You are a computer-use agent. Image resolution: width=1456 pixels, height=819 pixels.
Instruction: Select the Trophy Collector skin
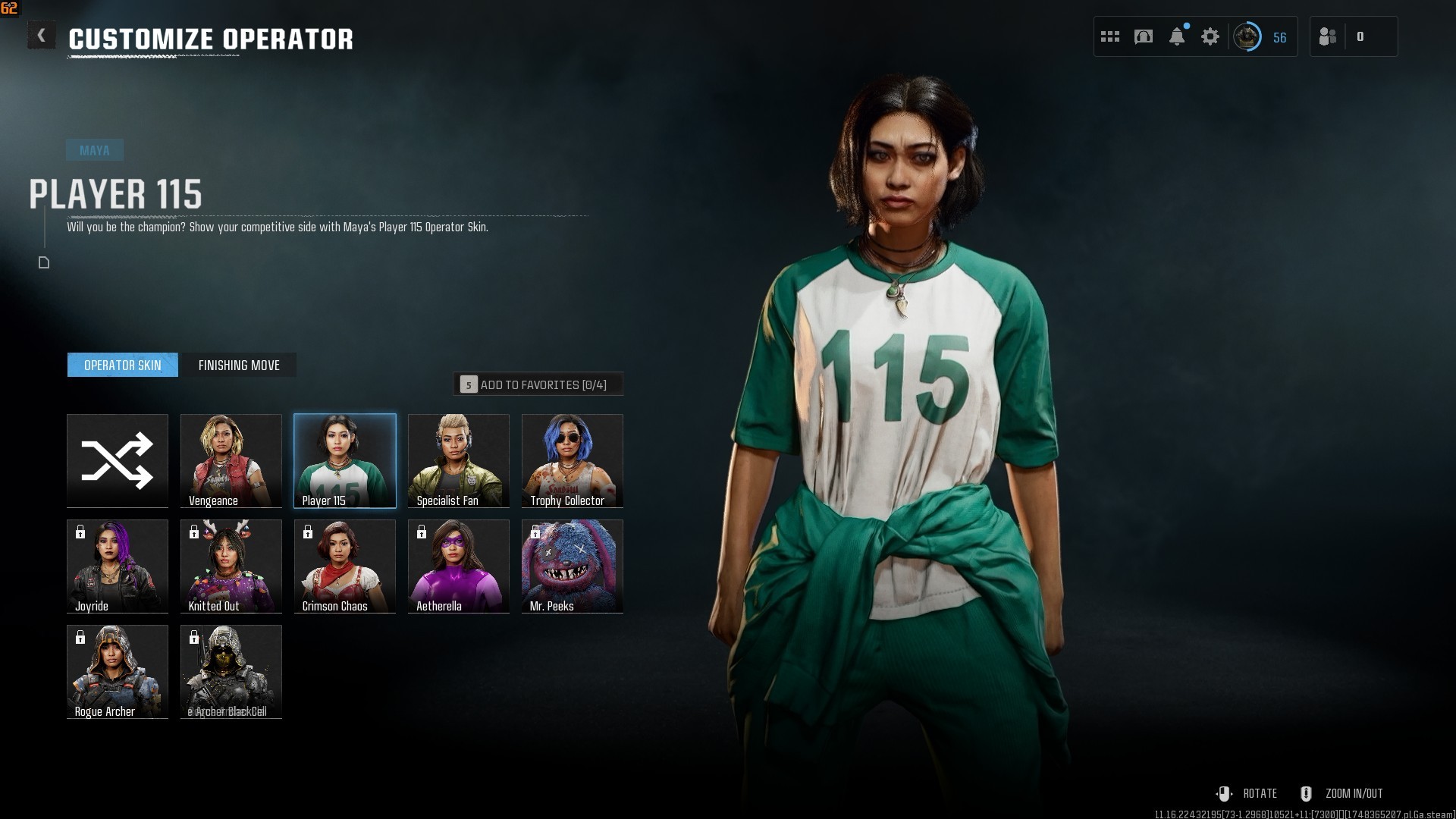point(573,460)
